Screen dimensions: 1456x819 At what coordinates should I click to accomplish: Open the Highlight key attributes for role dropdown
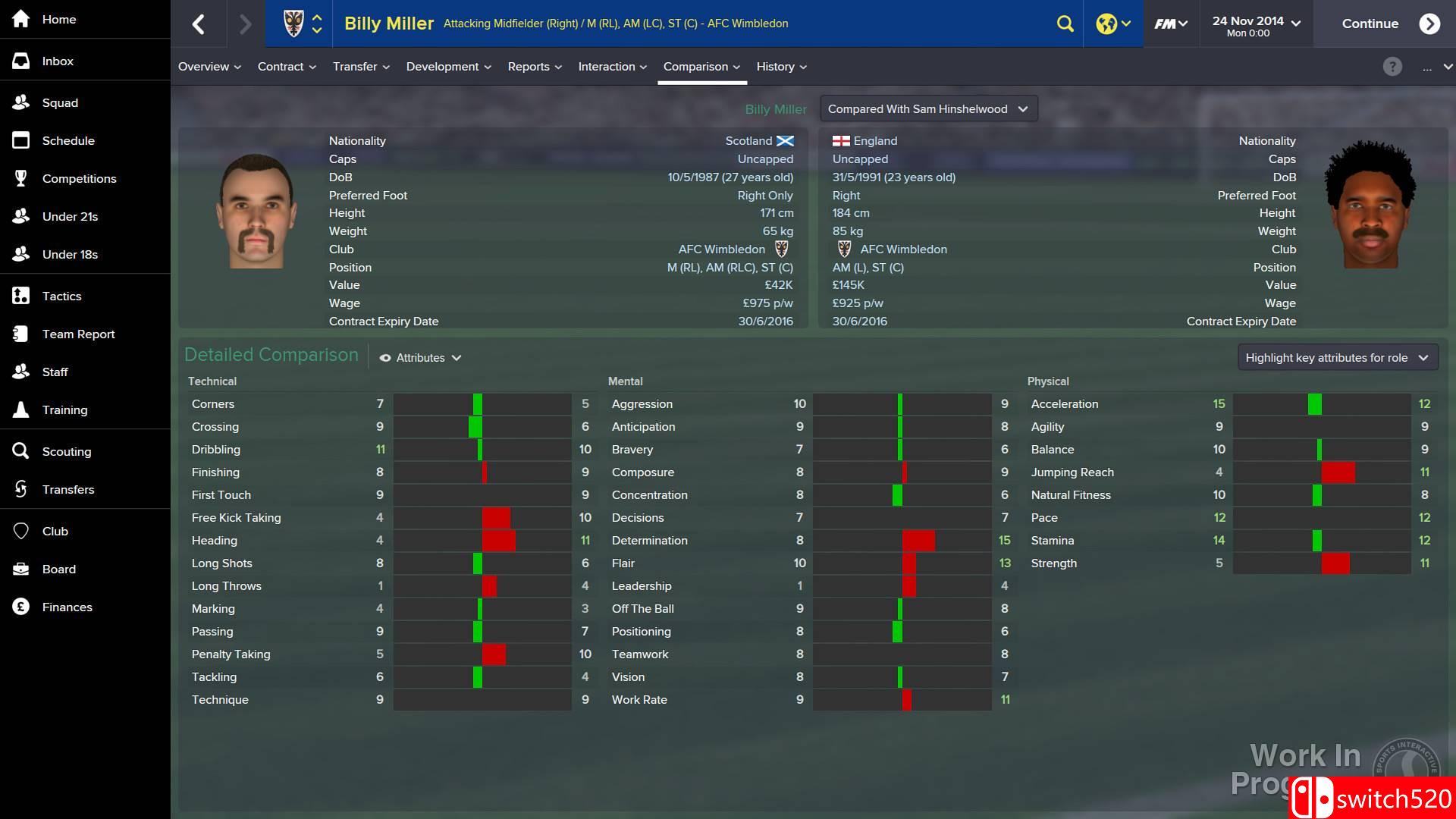[1337, 356]
